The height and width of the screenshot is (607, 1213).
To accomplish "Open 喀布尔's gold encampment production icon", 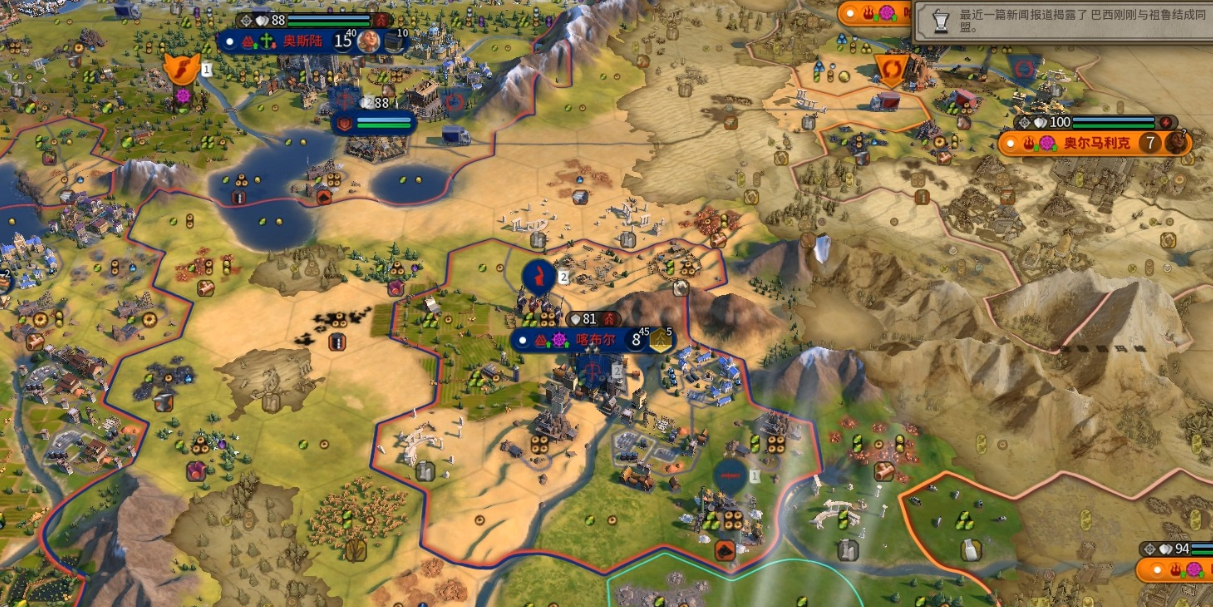I will pos(661,340).
